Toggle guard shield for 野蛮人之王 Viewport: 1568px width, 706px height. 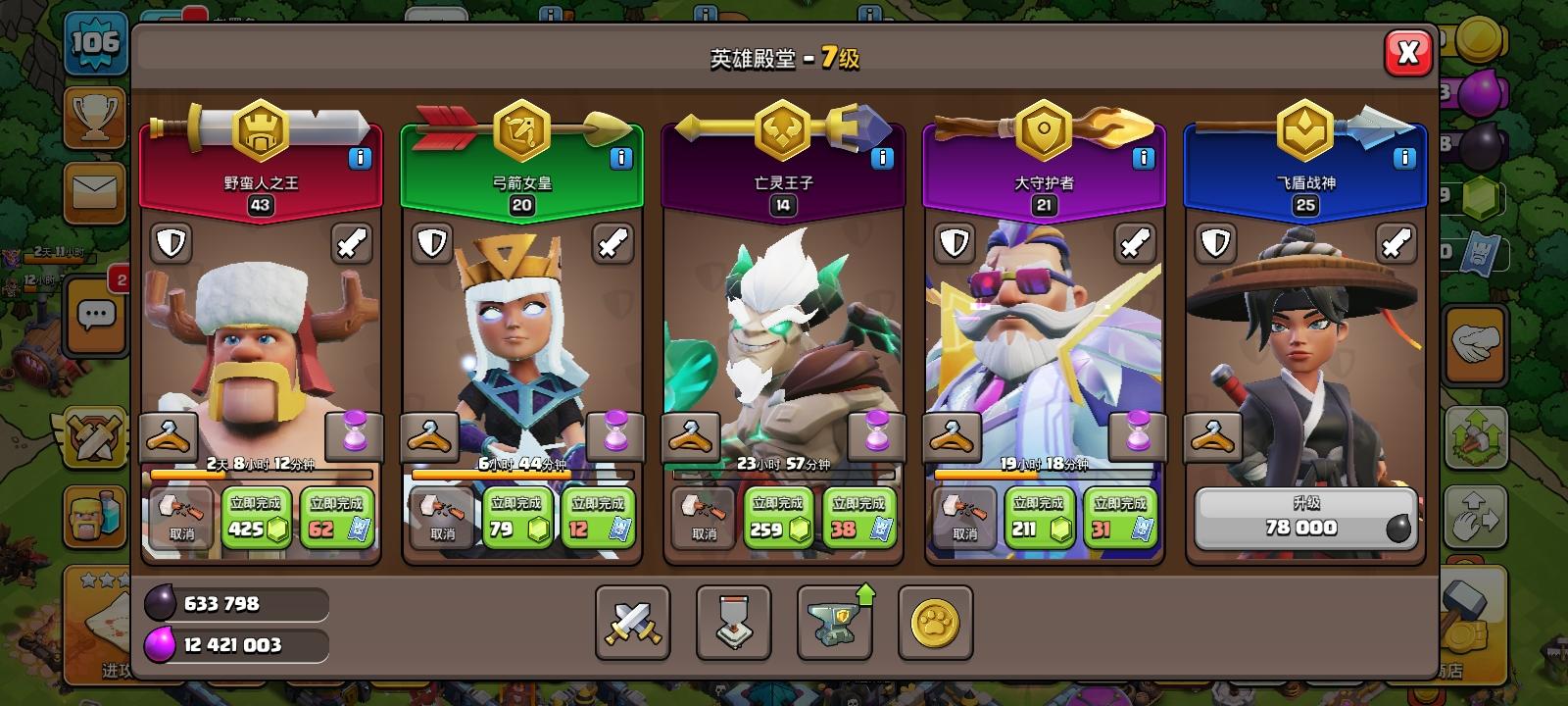tap(173, 243)
